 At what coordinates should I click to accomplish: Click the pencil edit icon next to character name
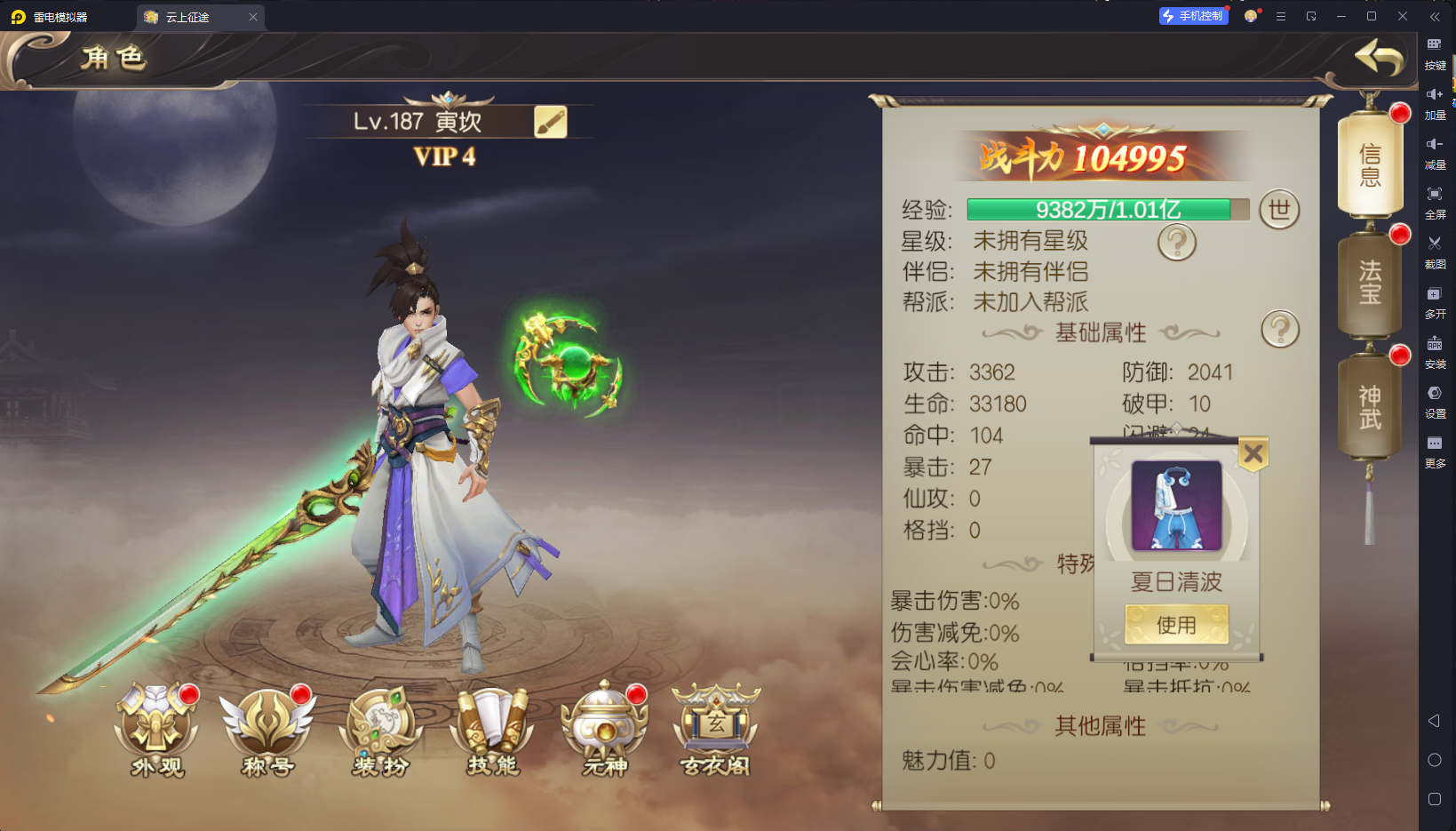(x=551, y=122)
